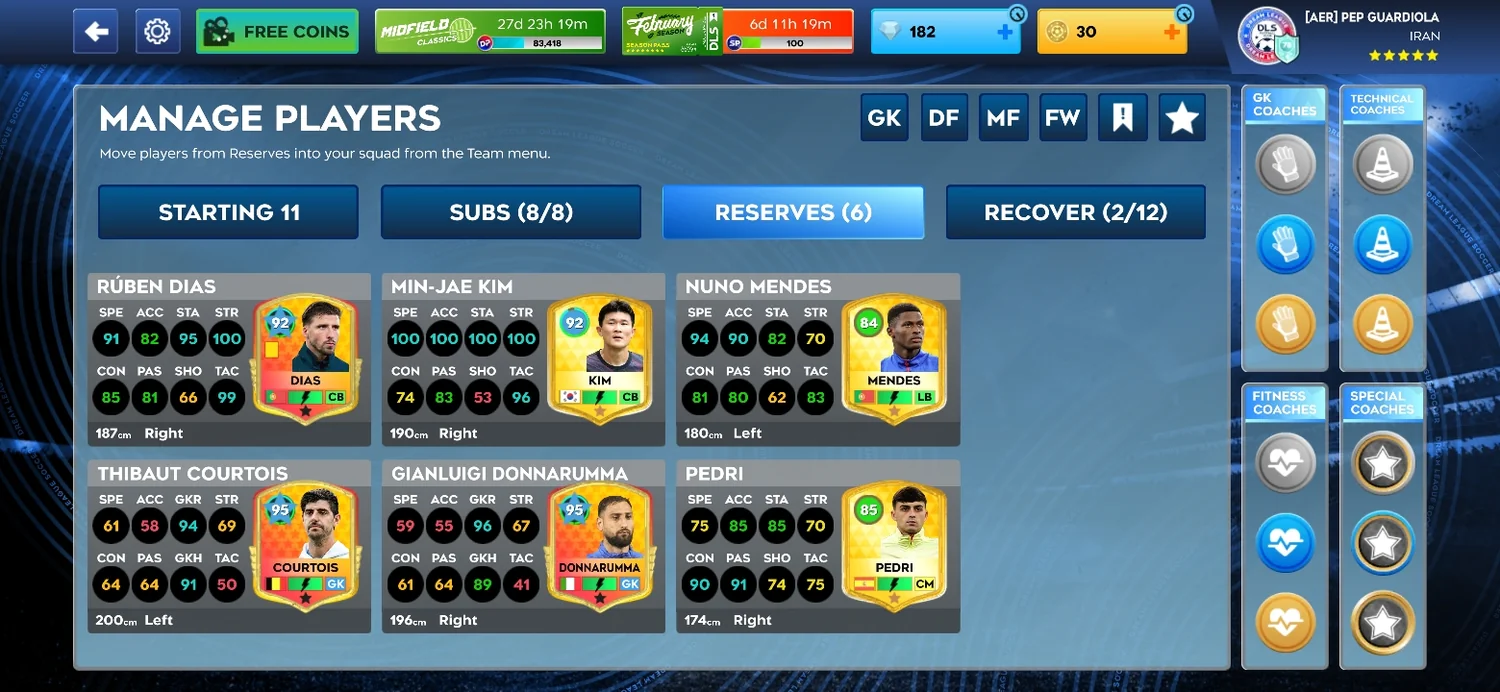Switch to the Subs (8/8) tab
Viewport: 1500px width, 692px height.
[x=511, y=212]
